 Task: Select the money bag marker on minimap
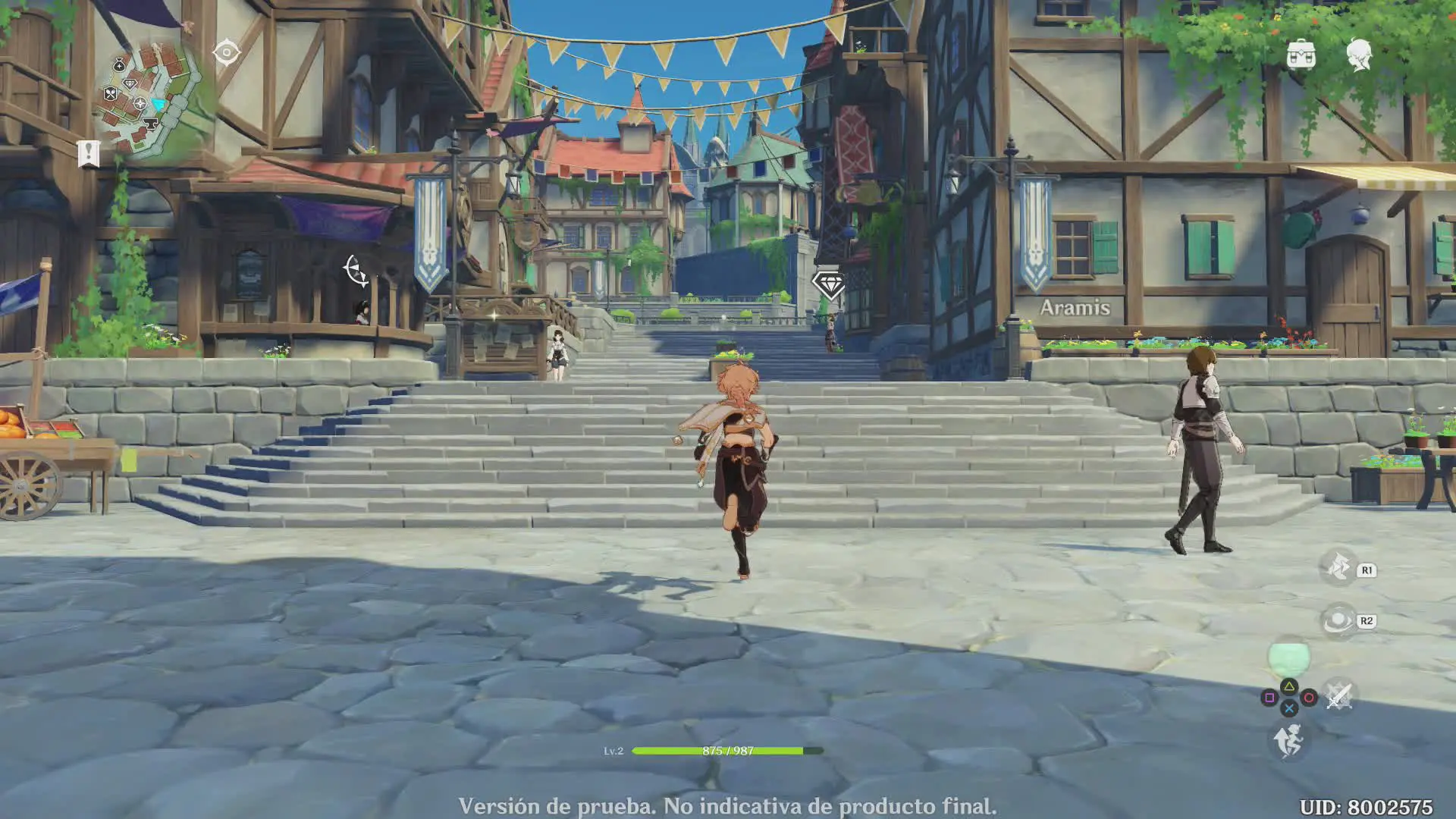pos(119,65)
